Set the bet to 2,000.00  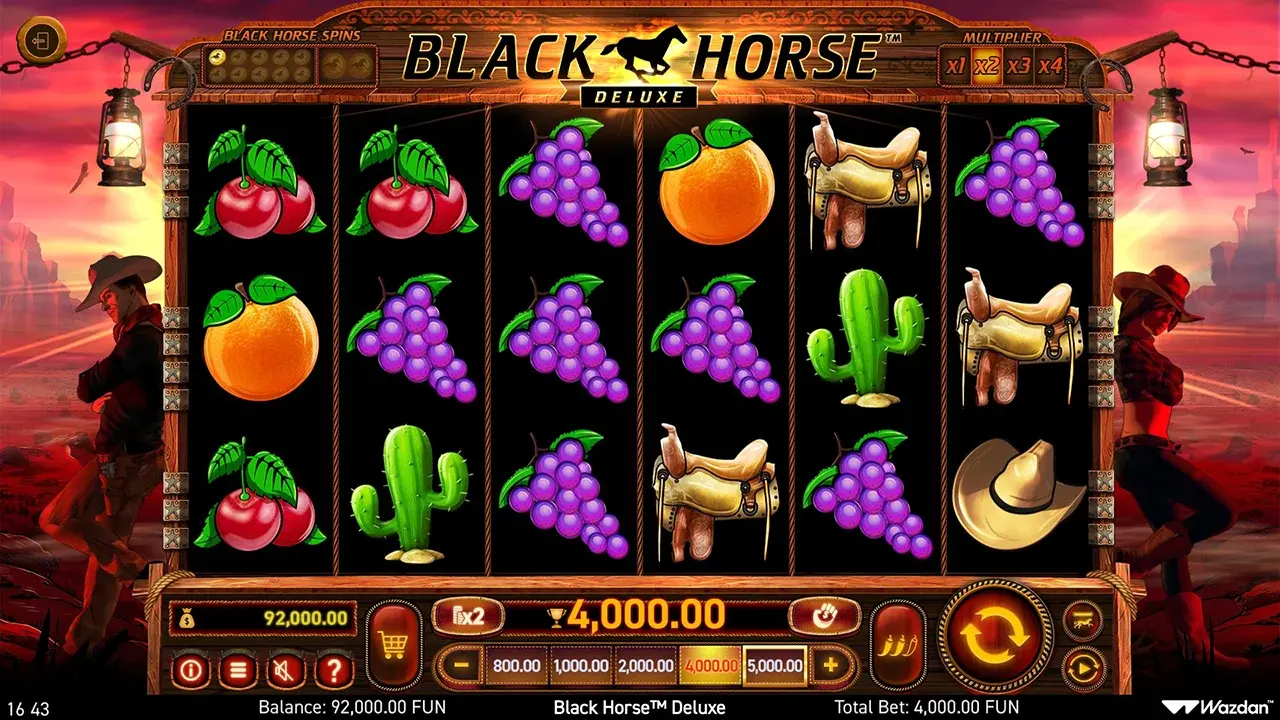click(x=645, y=665)
